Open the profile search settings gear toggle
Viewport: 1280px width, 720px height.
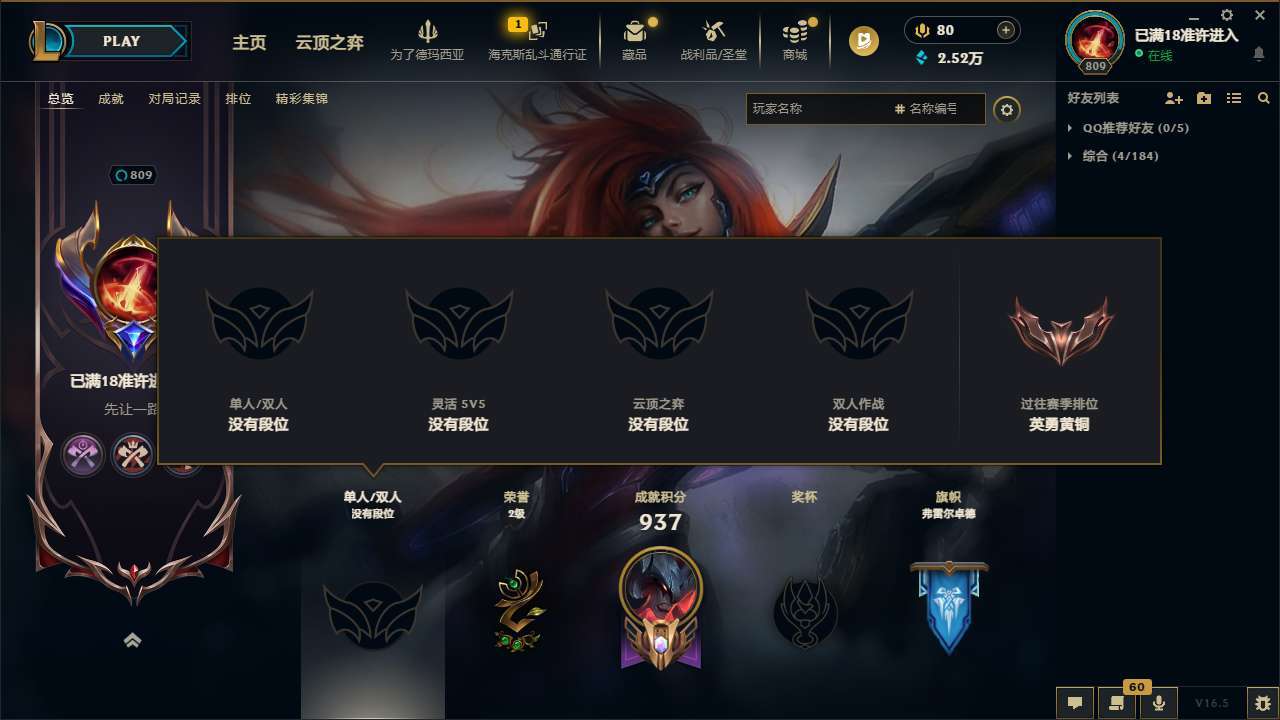[1007, 109]
